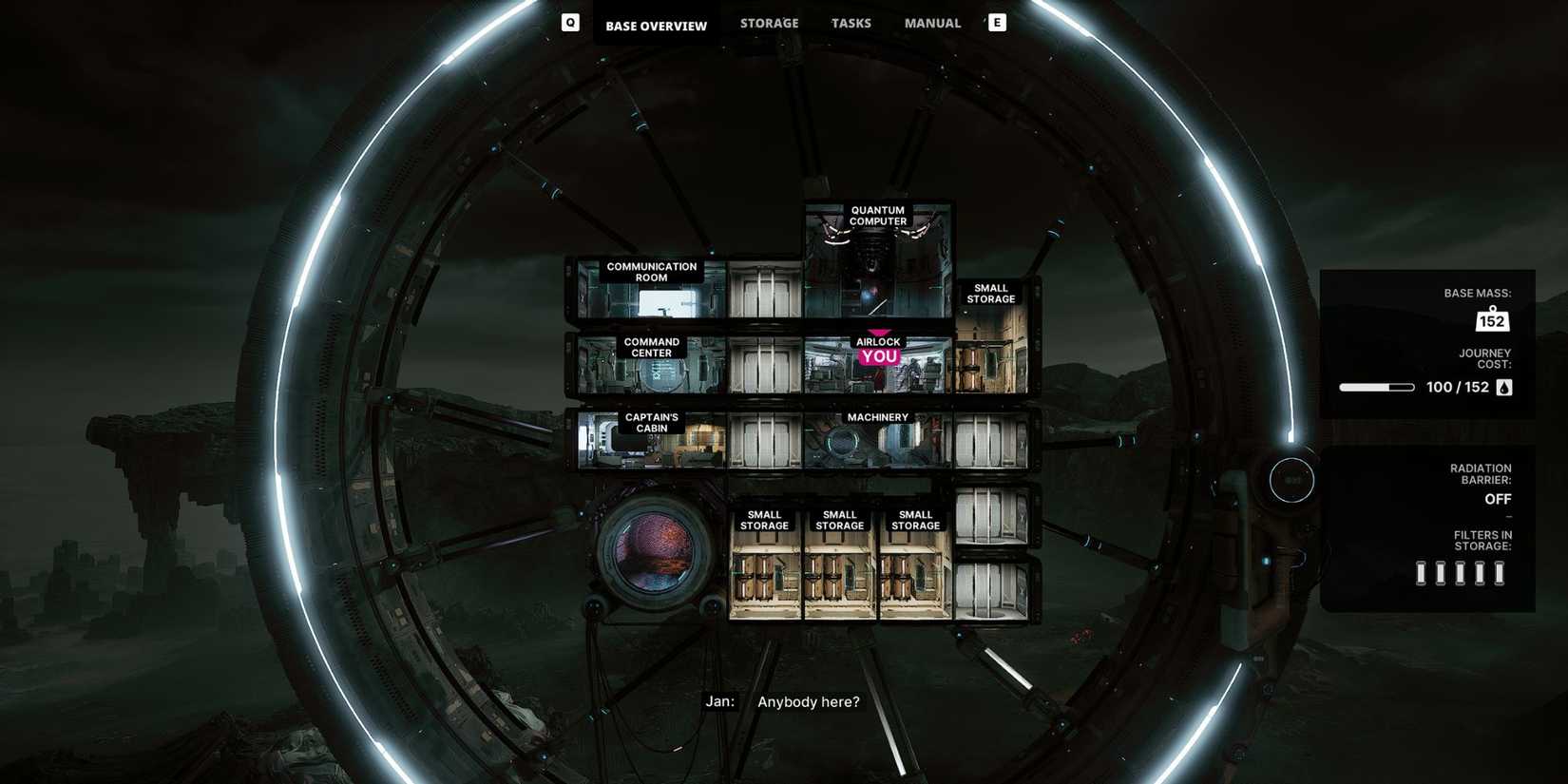Choose the Machinery module
1568x784 pixels.
point(877,440)
